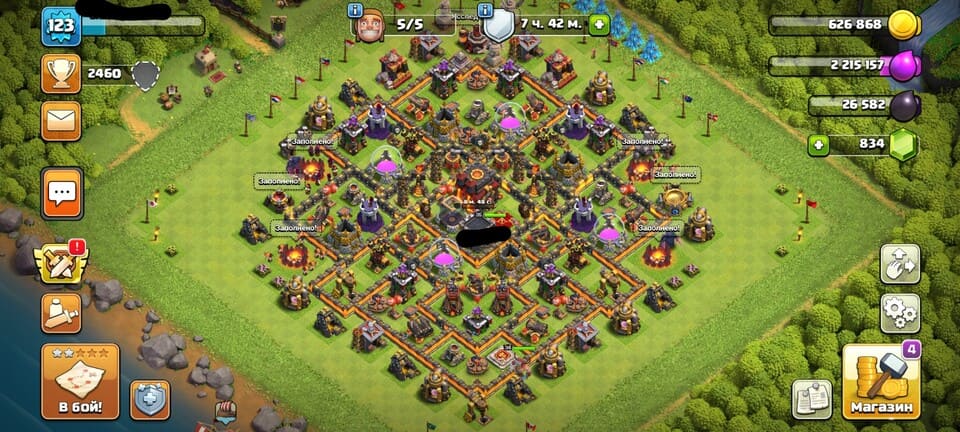Tap the blue shield cross button

(x=150, y=399)
